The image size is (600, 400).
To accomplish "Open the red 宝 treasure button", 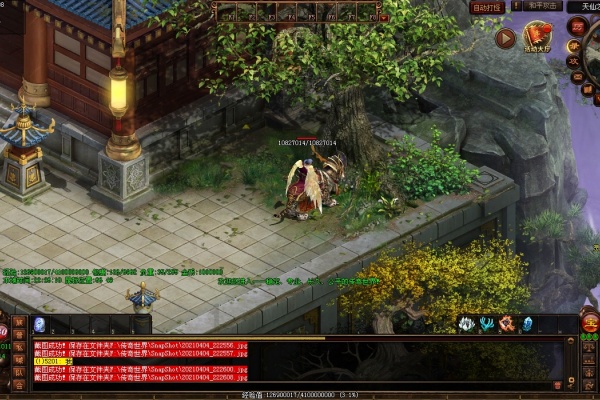I will click(589, 324).
